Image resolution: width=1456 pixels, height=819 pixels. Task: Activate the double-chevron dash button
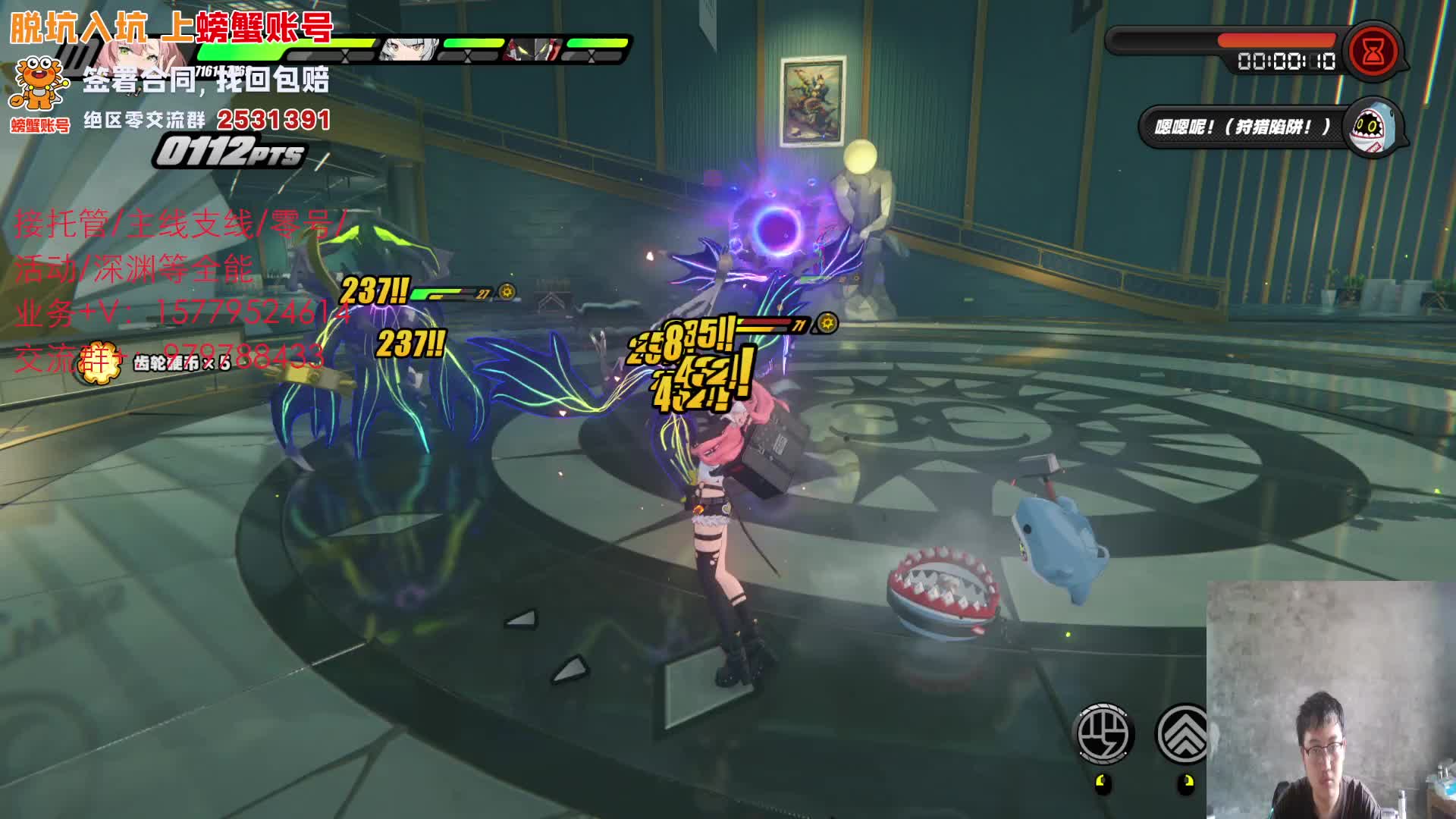pos(1182,733)
